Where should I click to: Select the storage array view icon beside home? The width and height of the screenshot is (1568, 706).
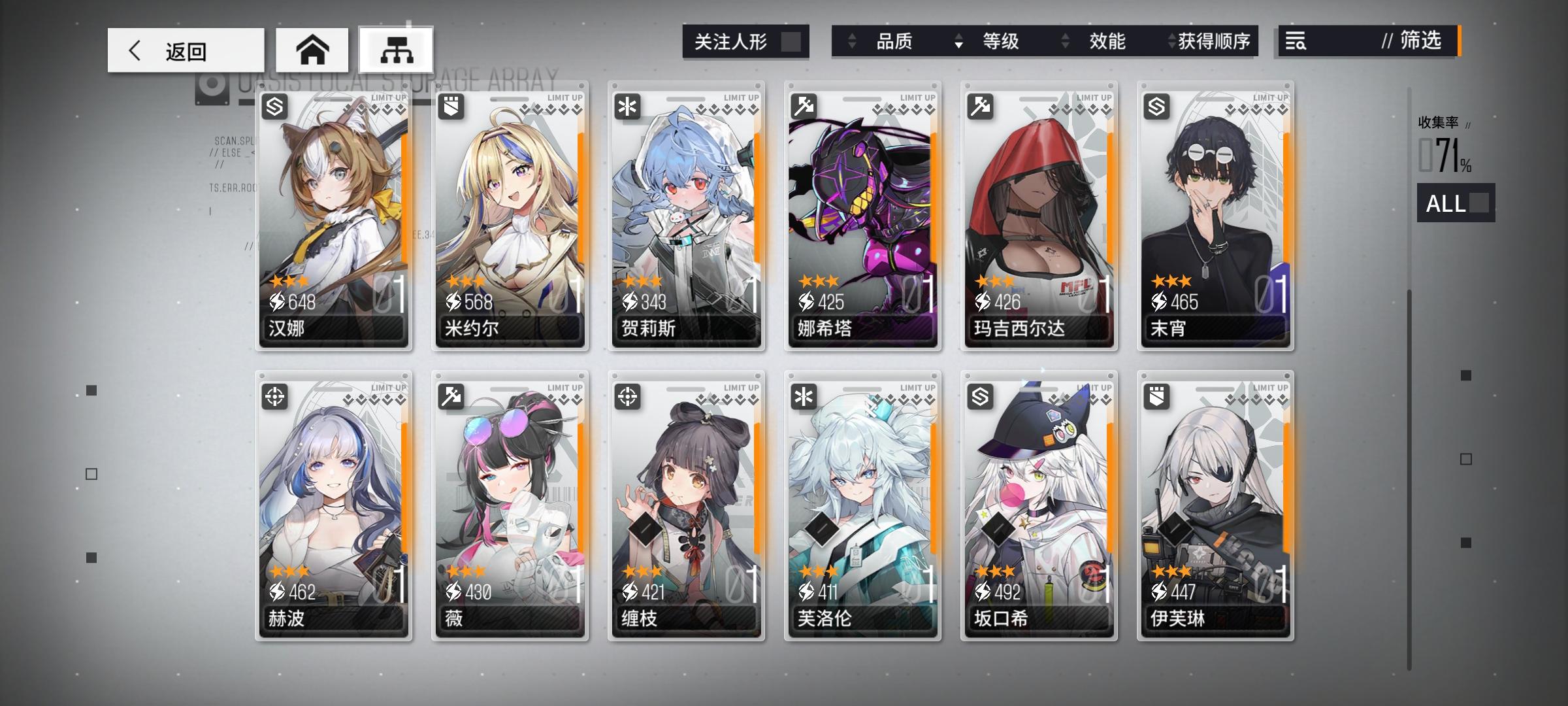click(397, 49)
